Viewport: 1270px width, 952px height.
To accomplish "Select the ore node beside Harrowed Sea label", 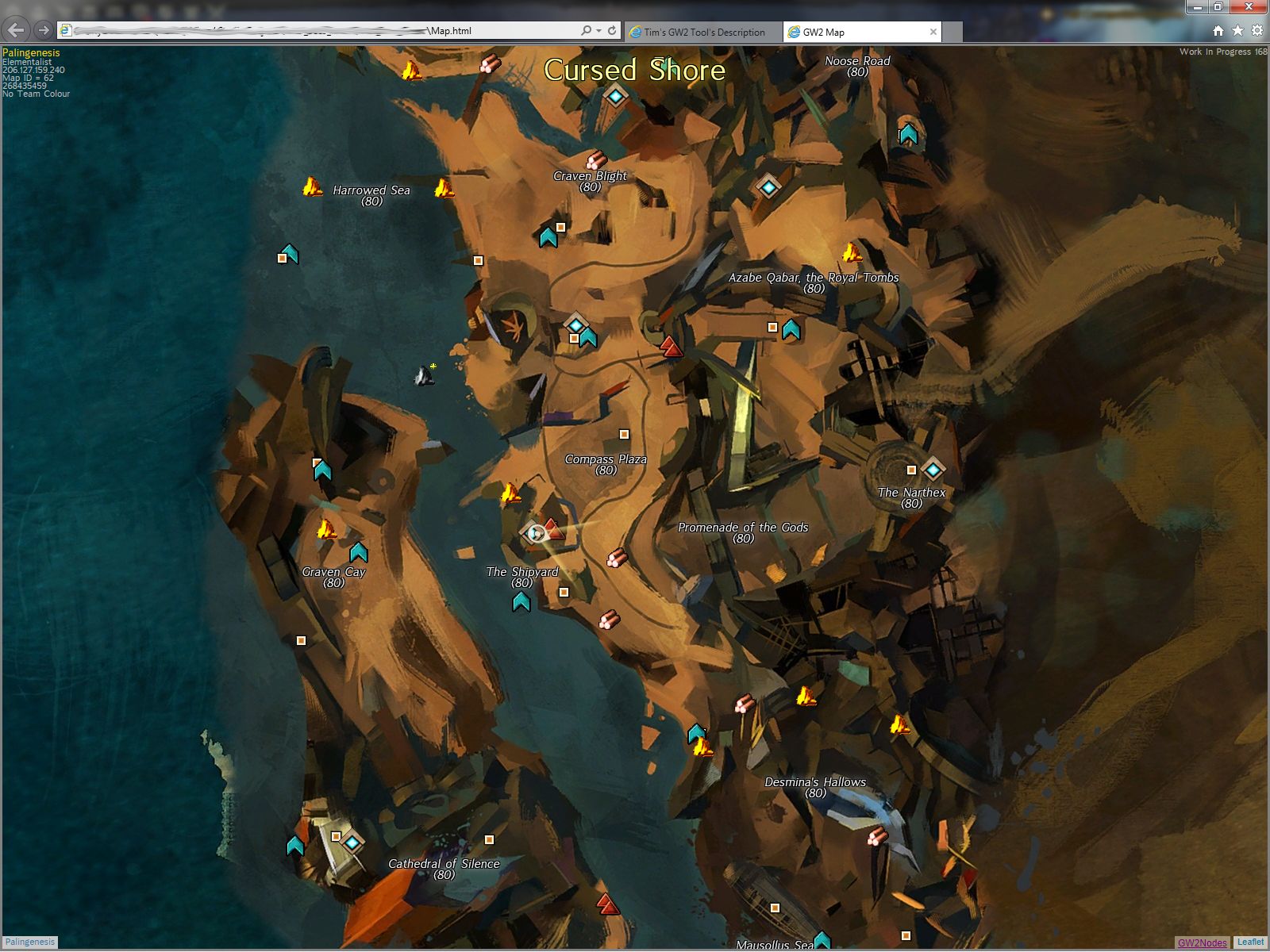I will coord(312,188).
